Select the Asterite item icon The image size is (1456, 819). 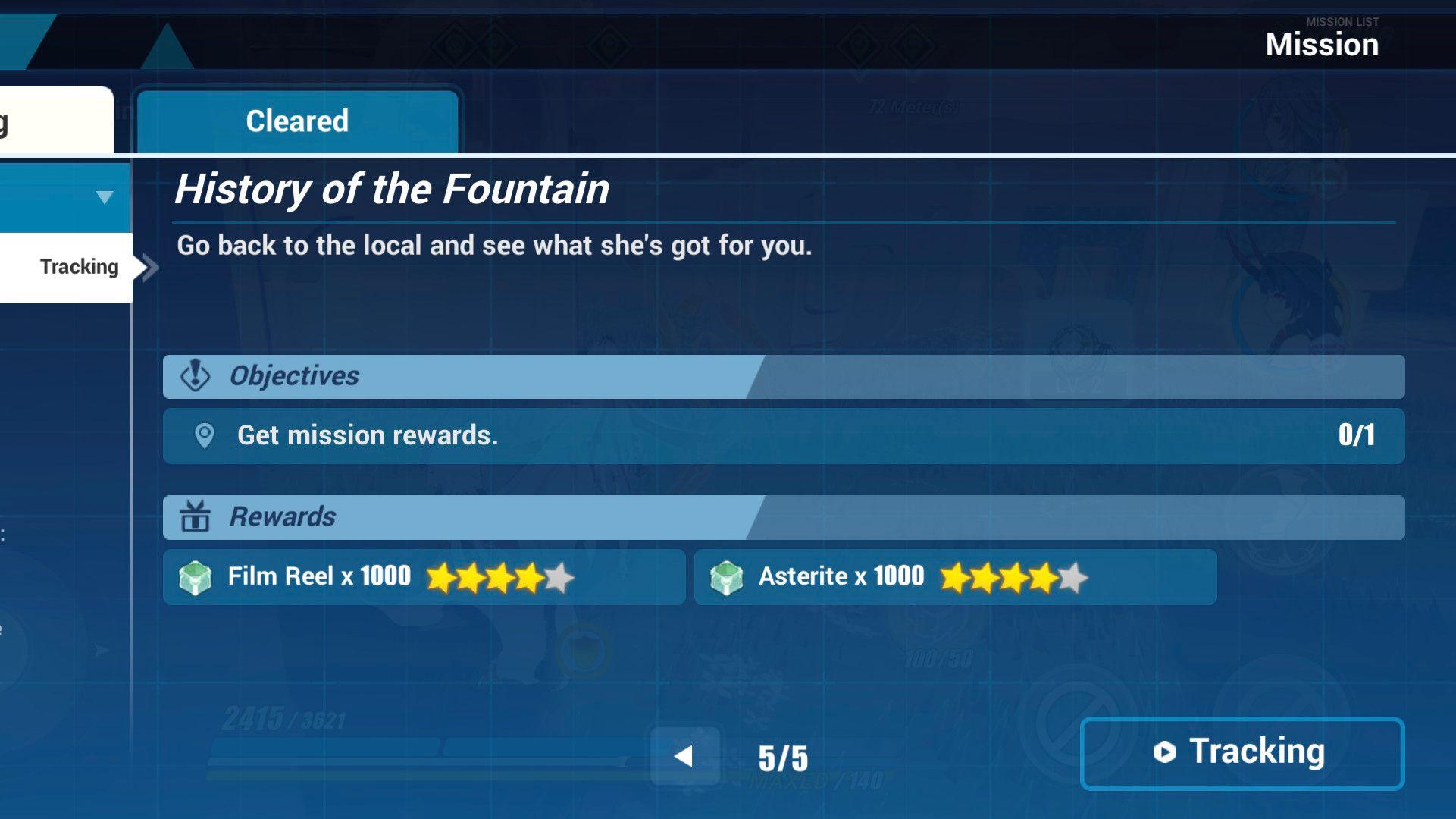click(x=728, y=577)
